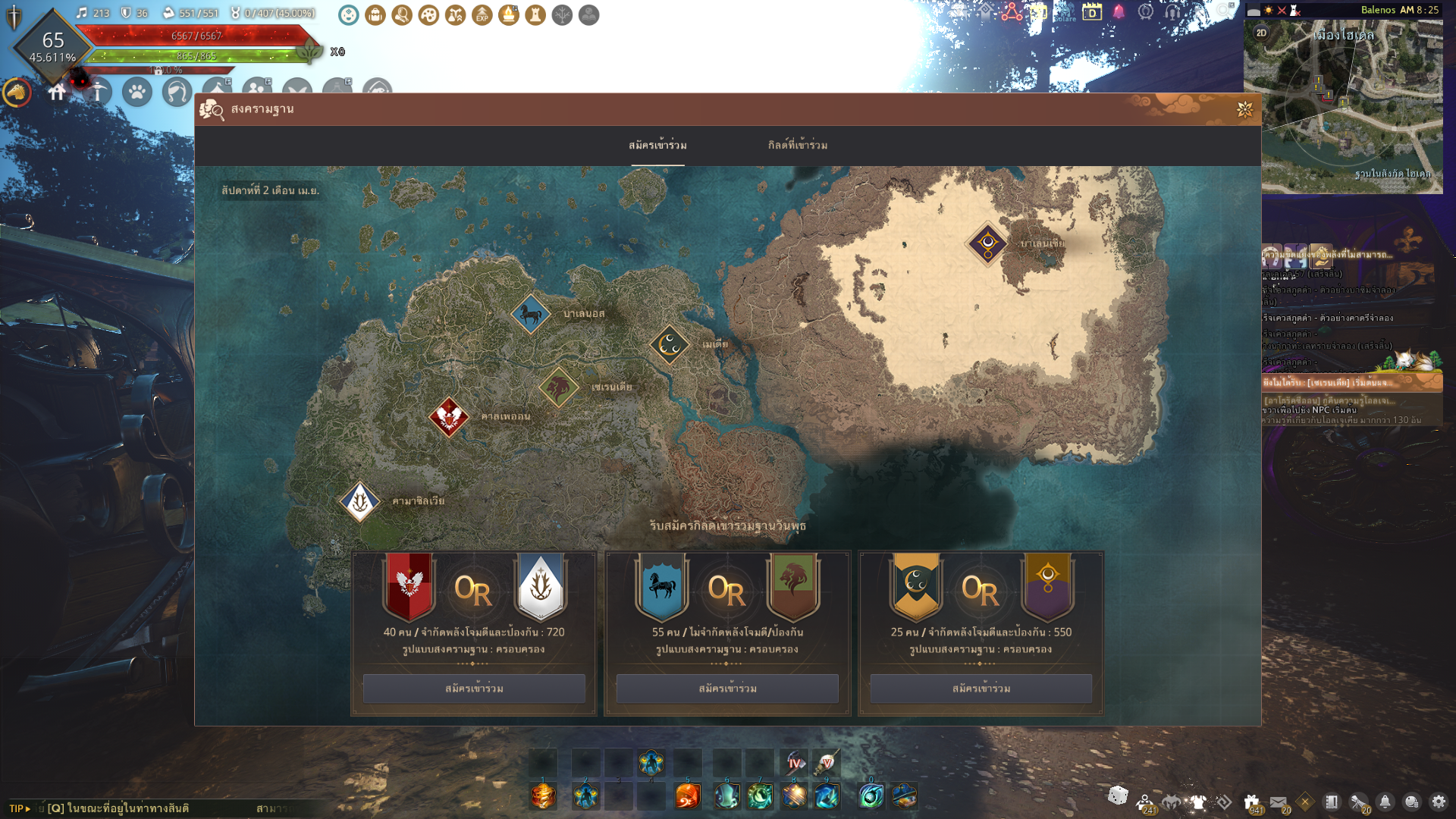Image resolution: width=1456 pixels, height=819 pixels.
Task: Click the white dice icon
Action: 1118,795
